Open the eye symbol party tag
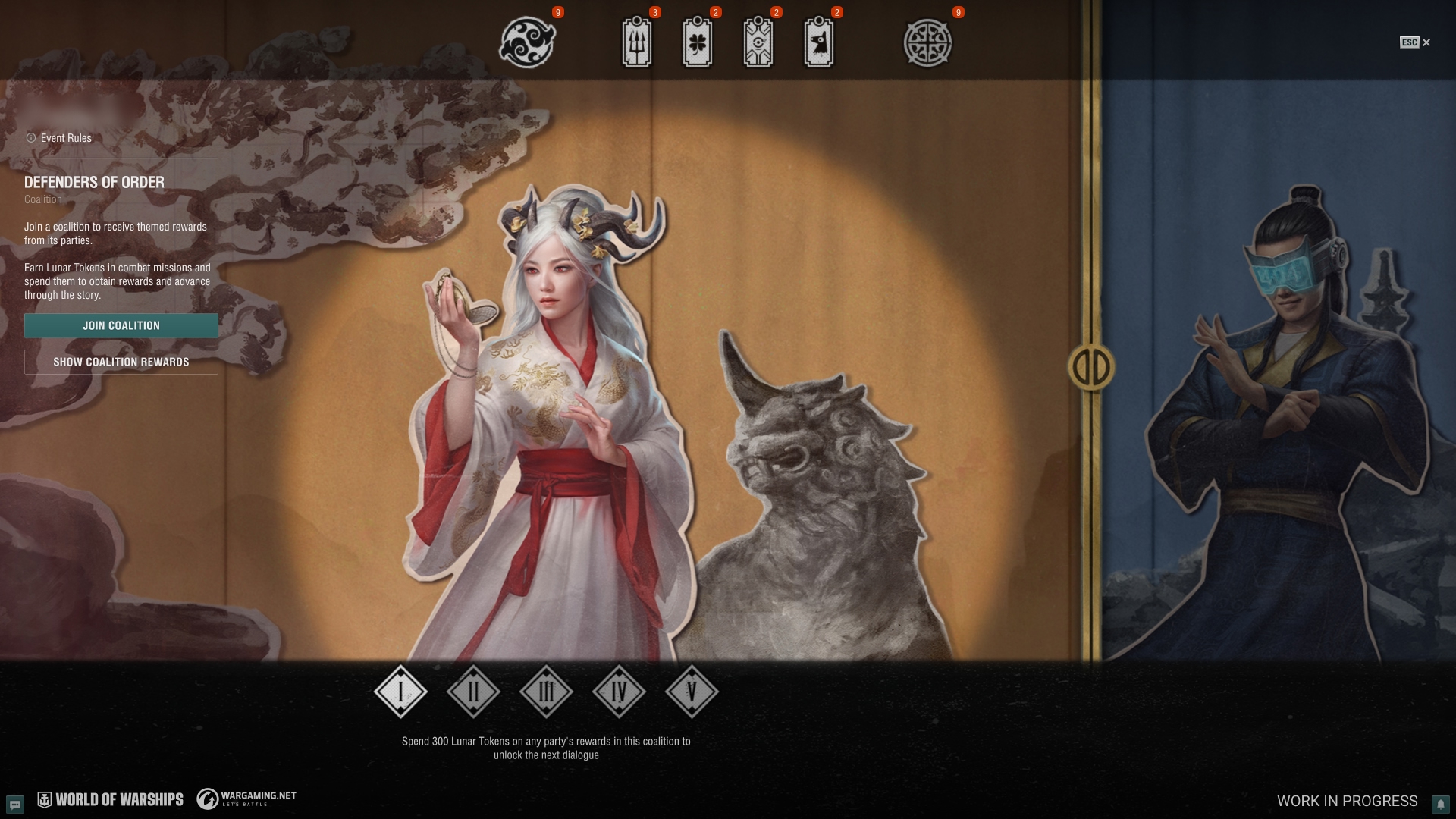 click(758, 42)
